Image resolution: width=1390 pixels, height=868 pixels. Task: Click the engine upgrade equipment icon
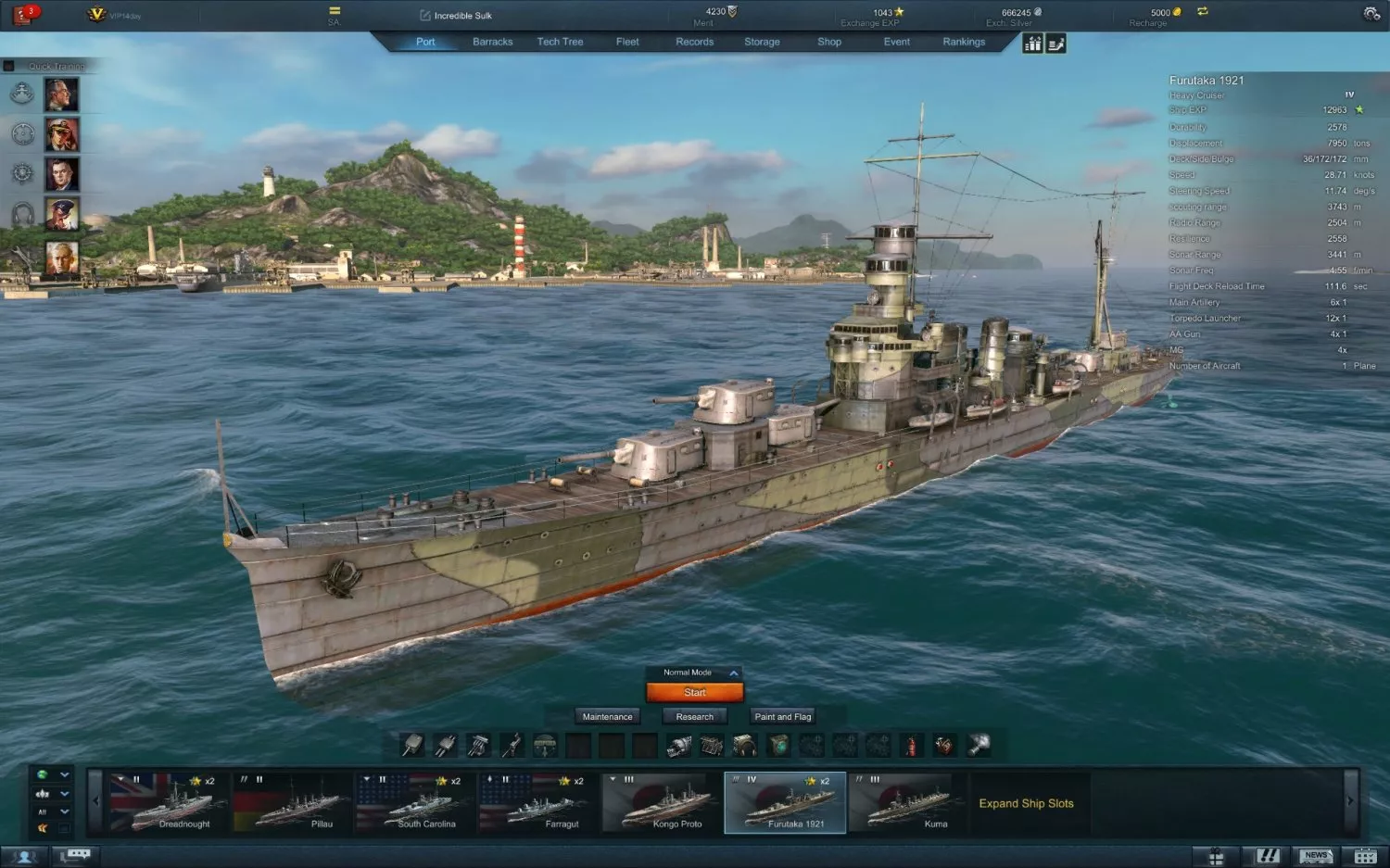(x=710, y=744)
